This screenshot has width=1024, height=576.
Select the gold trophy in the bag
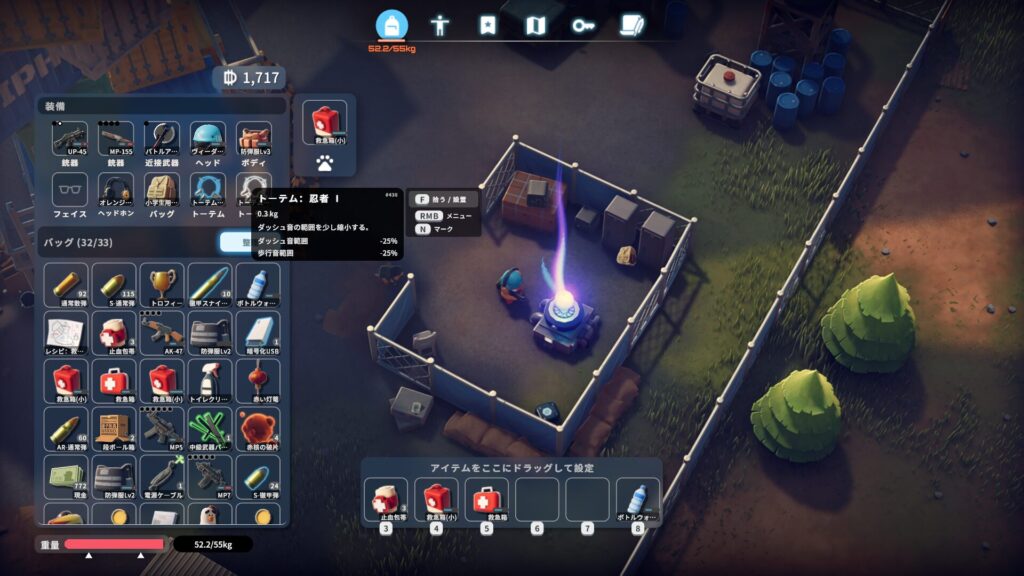(162, 284)
